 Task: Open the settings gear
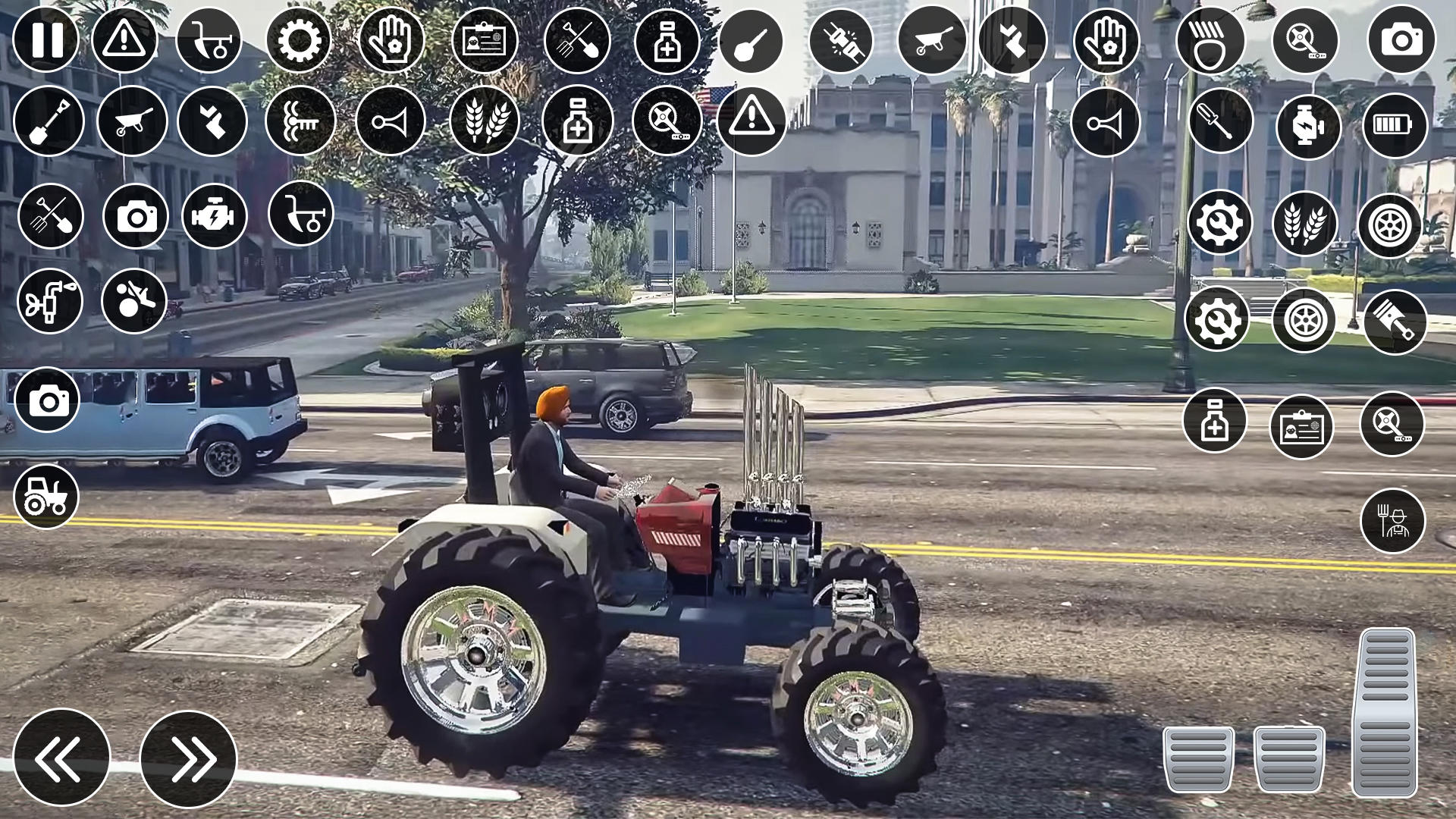tap(300, 42)
